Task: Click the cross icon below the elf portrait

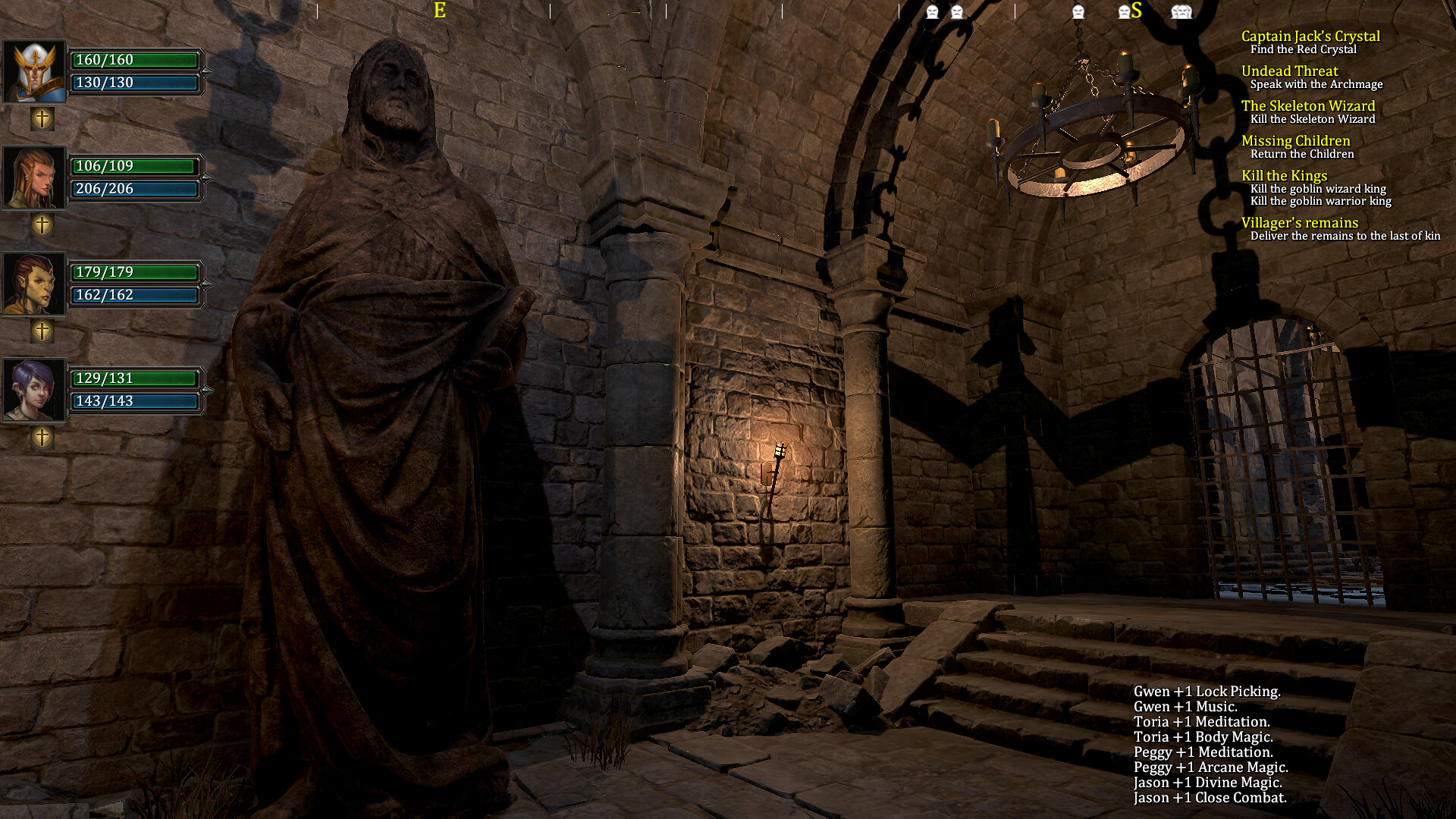Action: pyautogui.click(x=42, y=224)
